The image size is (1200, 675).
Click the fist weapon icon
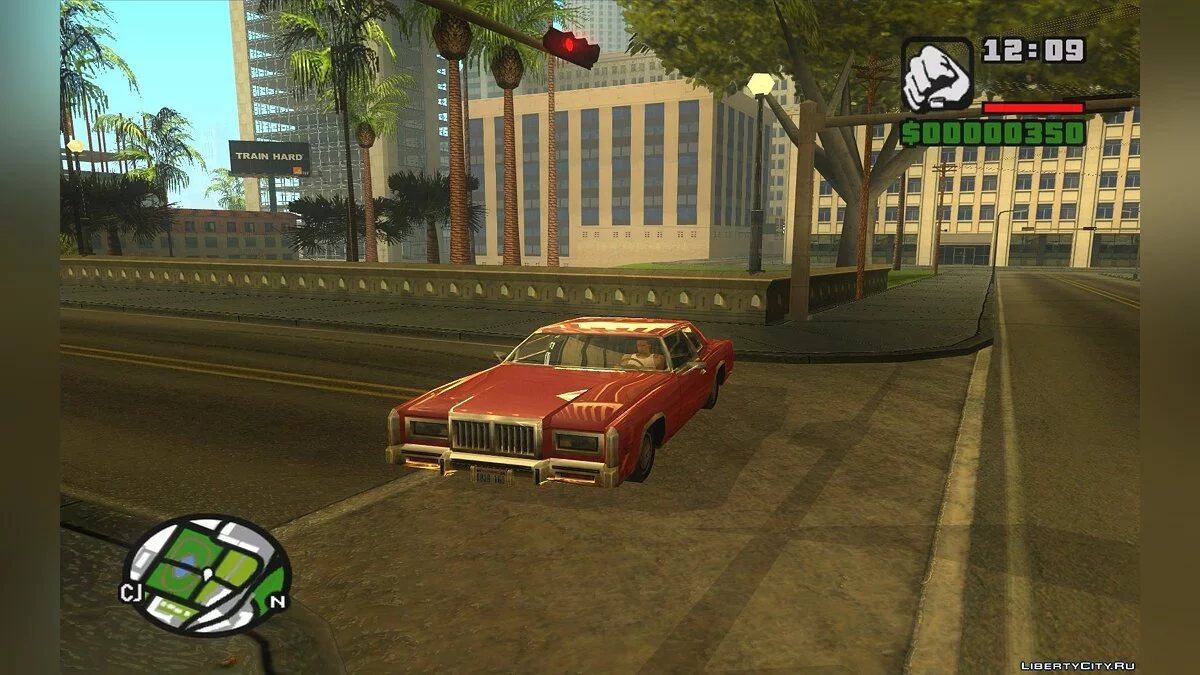[x=937, y=75]
